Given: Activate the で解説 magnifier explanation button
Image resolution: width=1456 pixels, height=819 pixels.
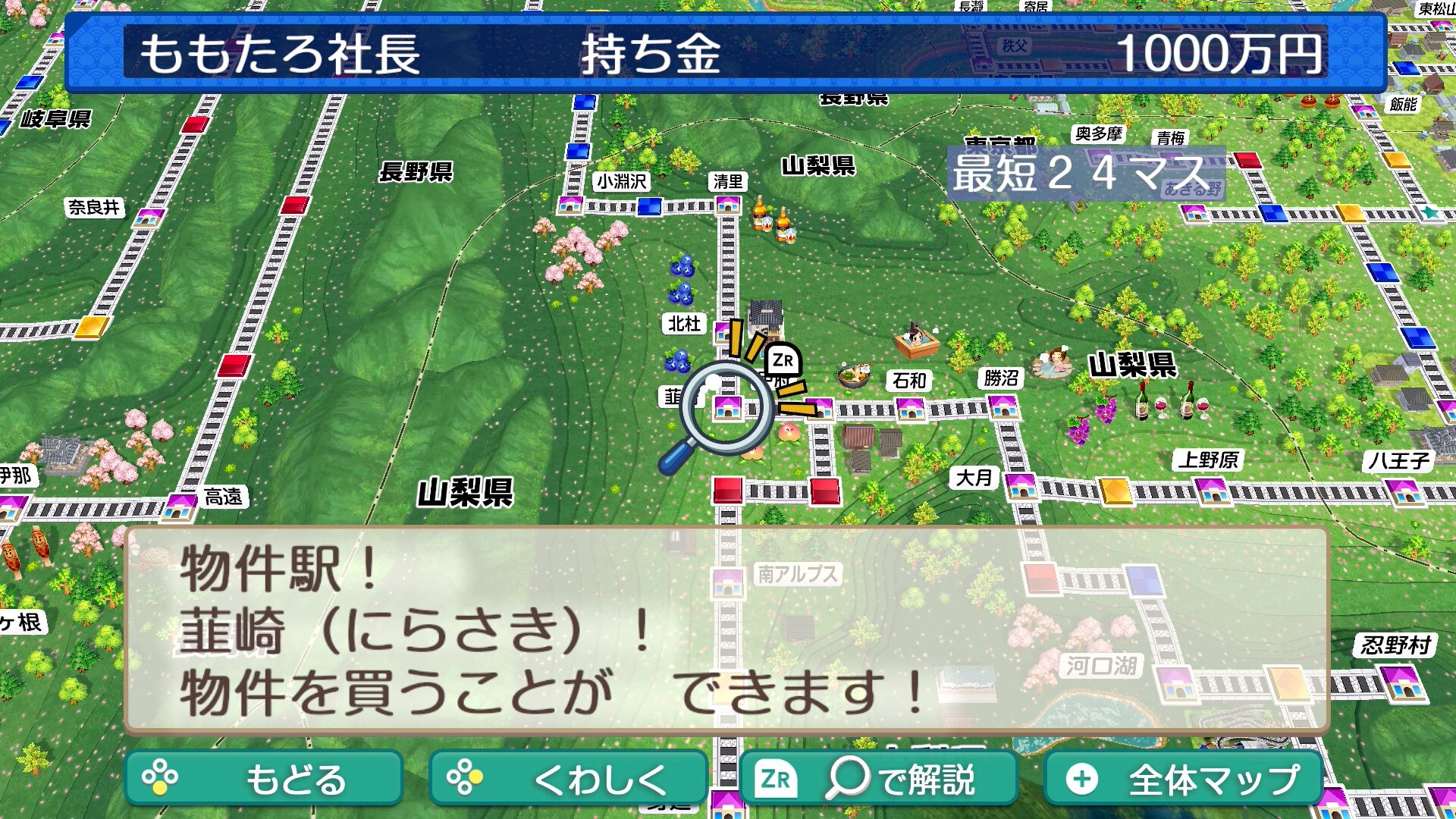Looking at the screenshot, I should point(878,779).
